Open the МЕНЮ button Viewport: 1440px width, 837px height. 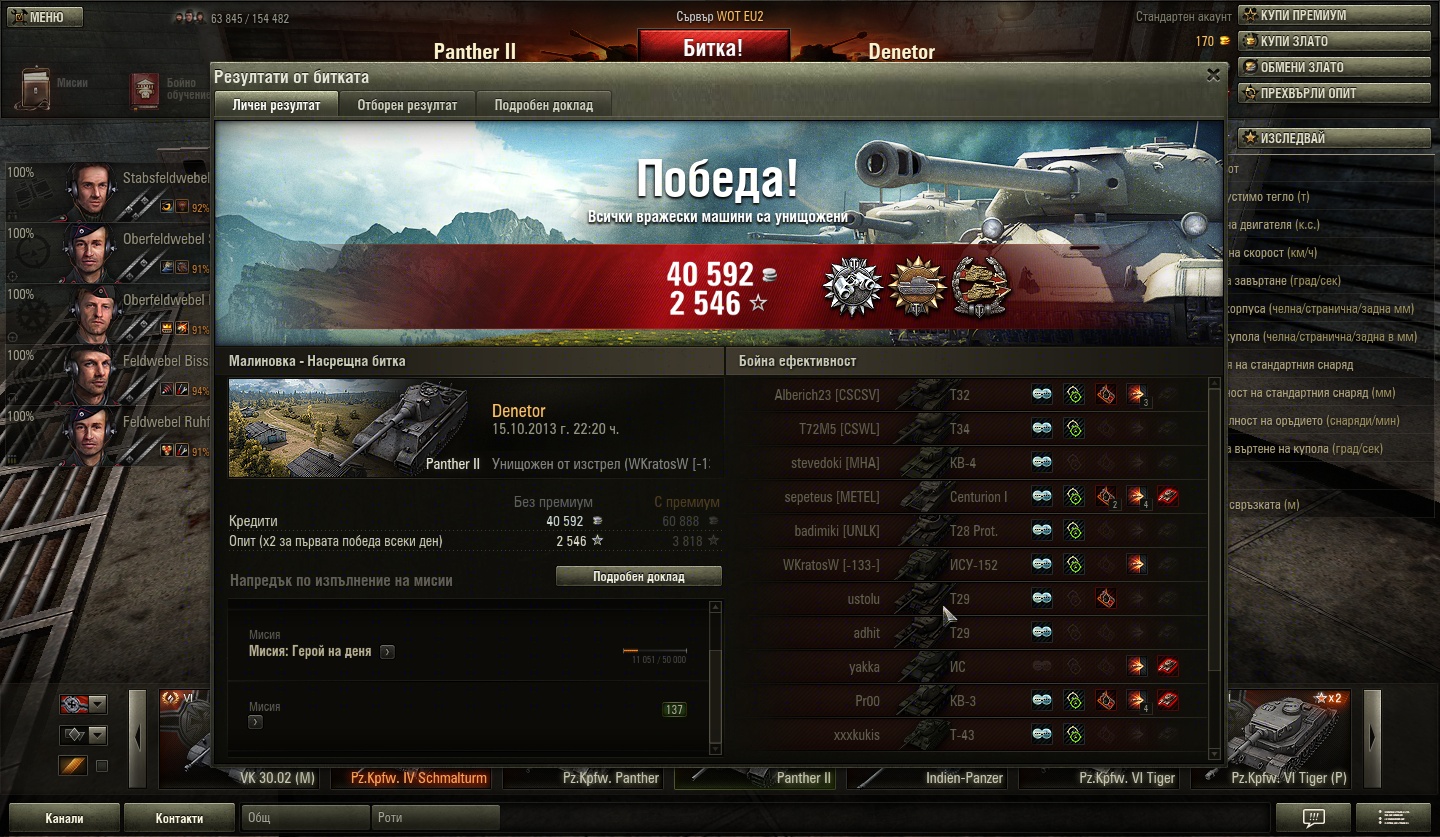click(44, 17)
